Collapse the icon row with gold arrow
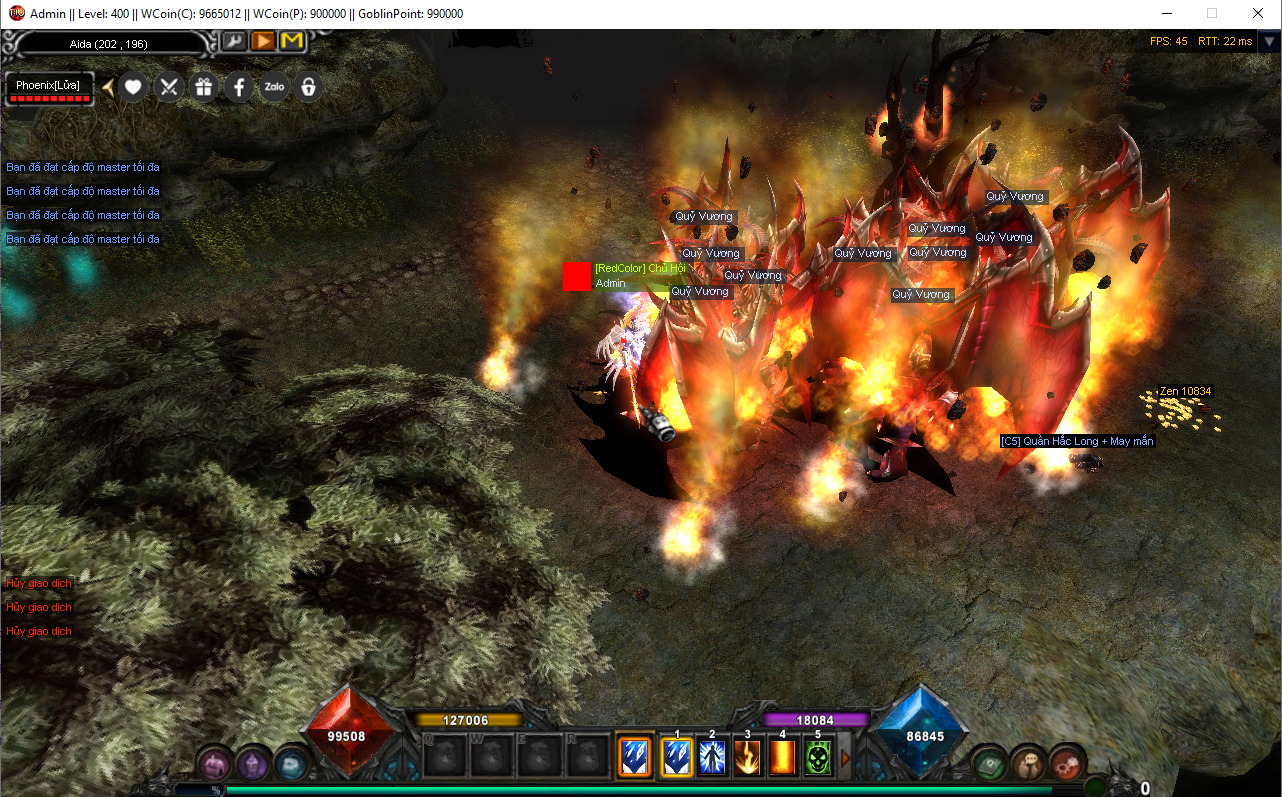 108,87
